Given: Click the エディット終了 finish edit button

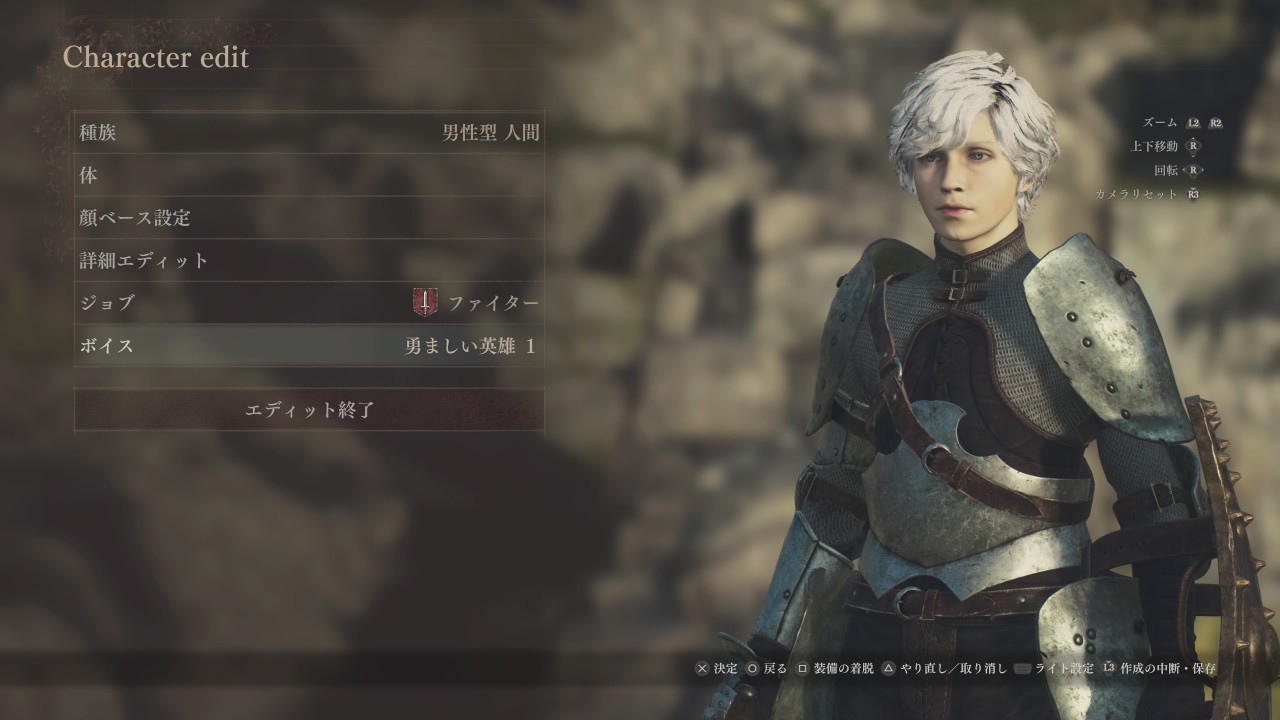Looking at the screenshot, I should tap(309, 410).
